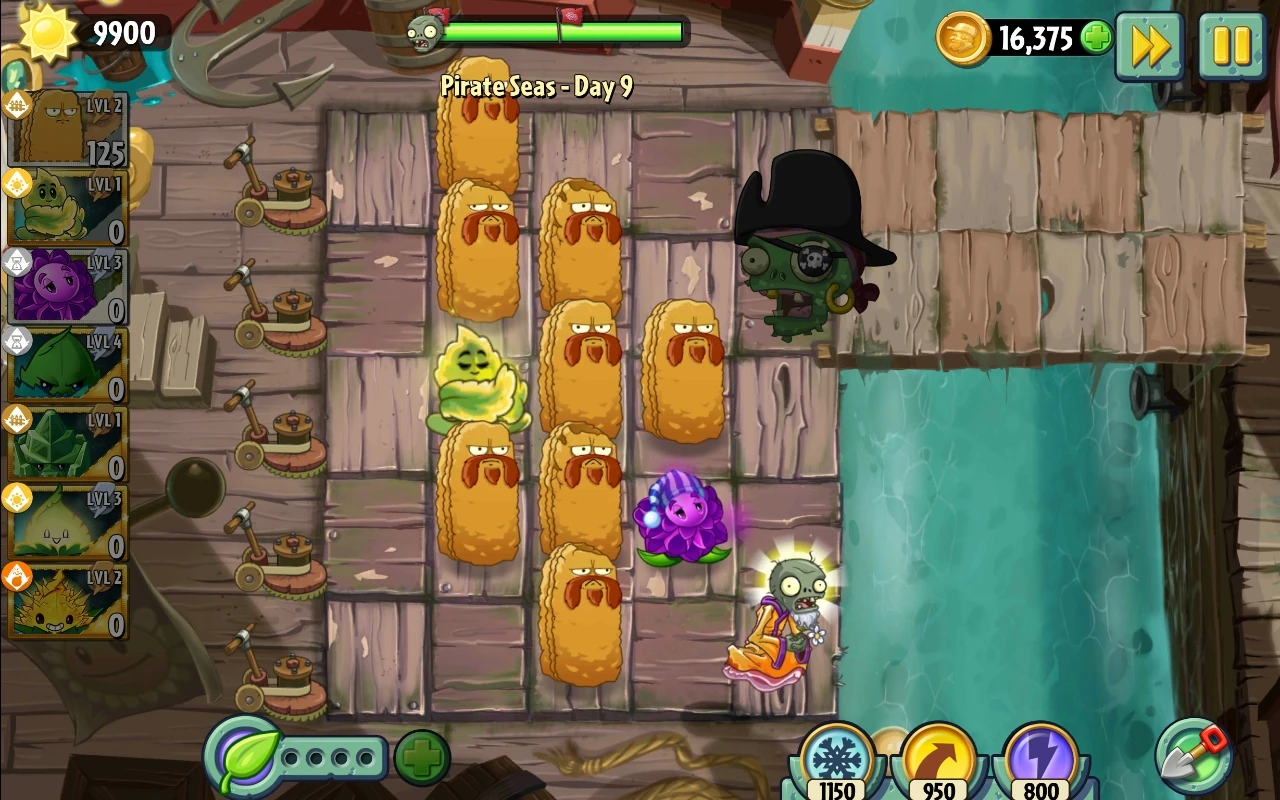Toggle fast forward game speed
Image resolution: width=1280 pixels, height=800 pixels.
1148,45
